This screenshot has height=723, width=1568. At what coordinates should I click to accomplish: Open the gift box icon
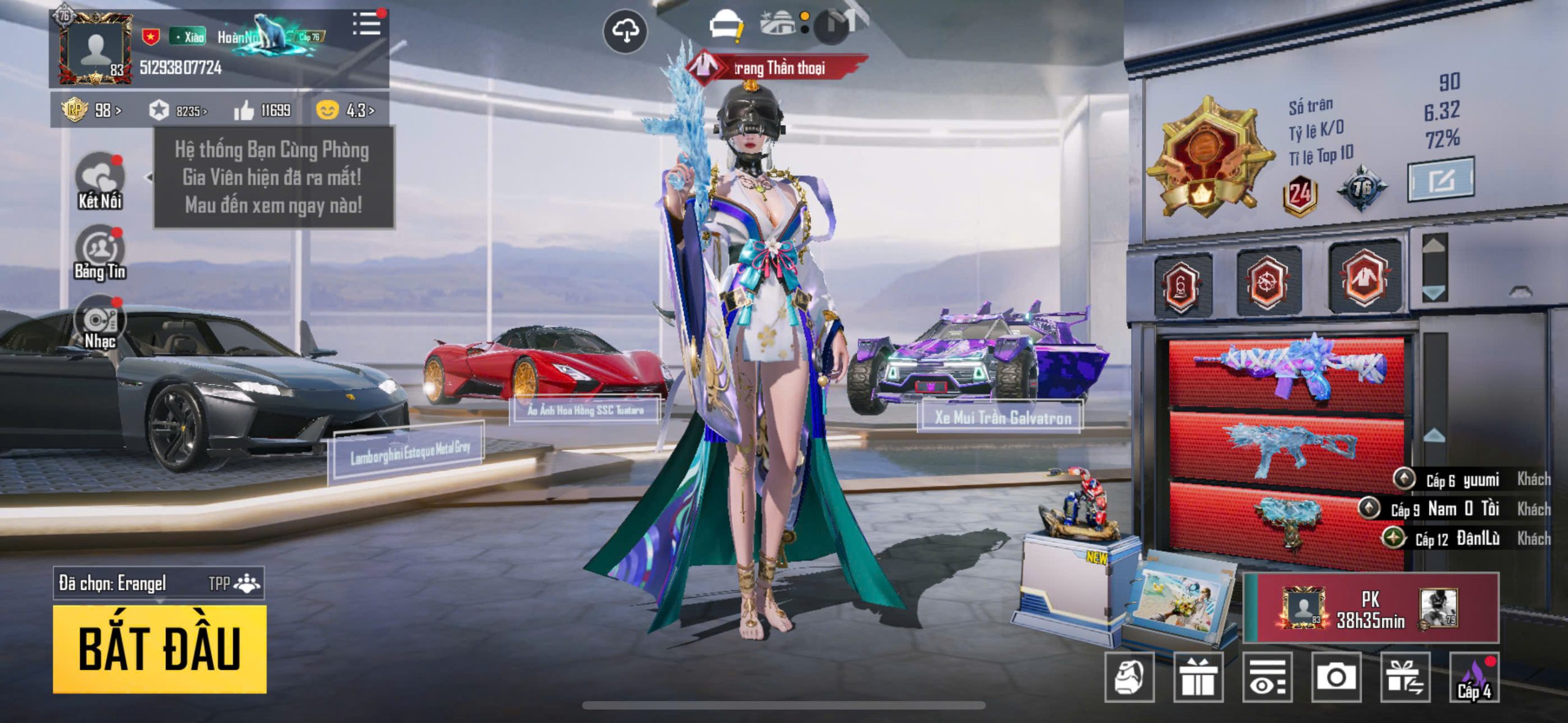coord(1198,676)
